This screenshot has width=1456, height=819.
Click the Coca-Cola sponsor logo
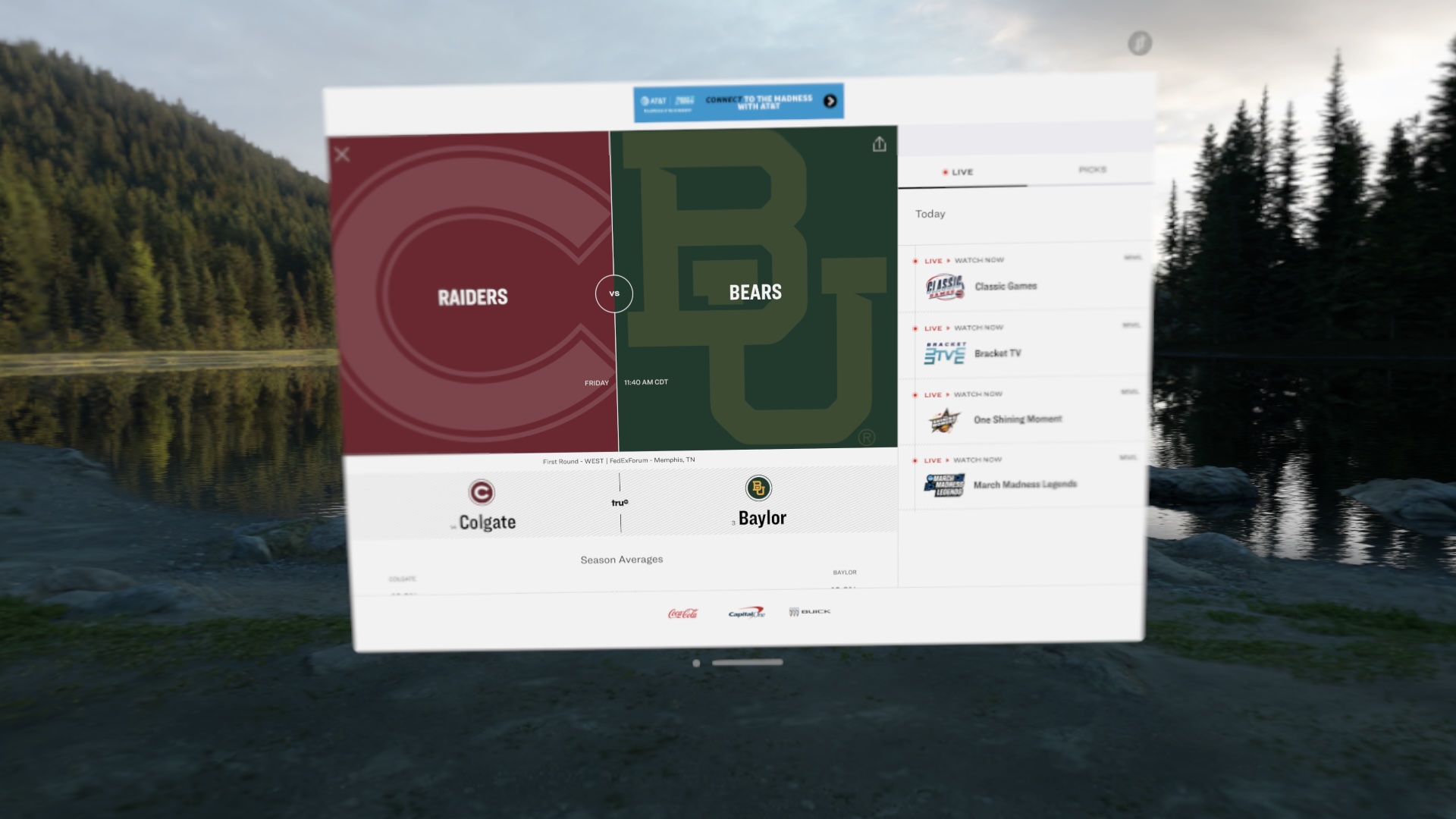683,613
